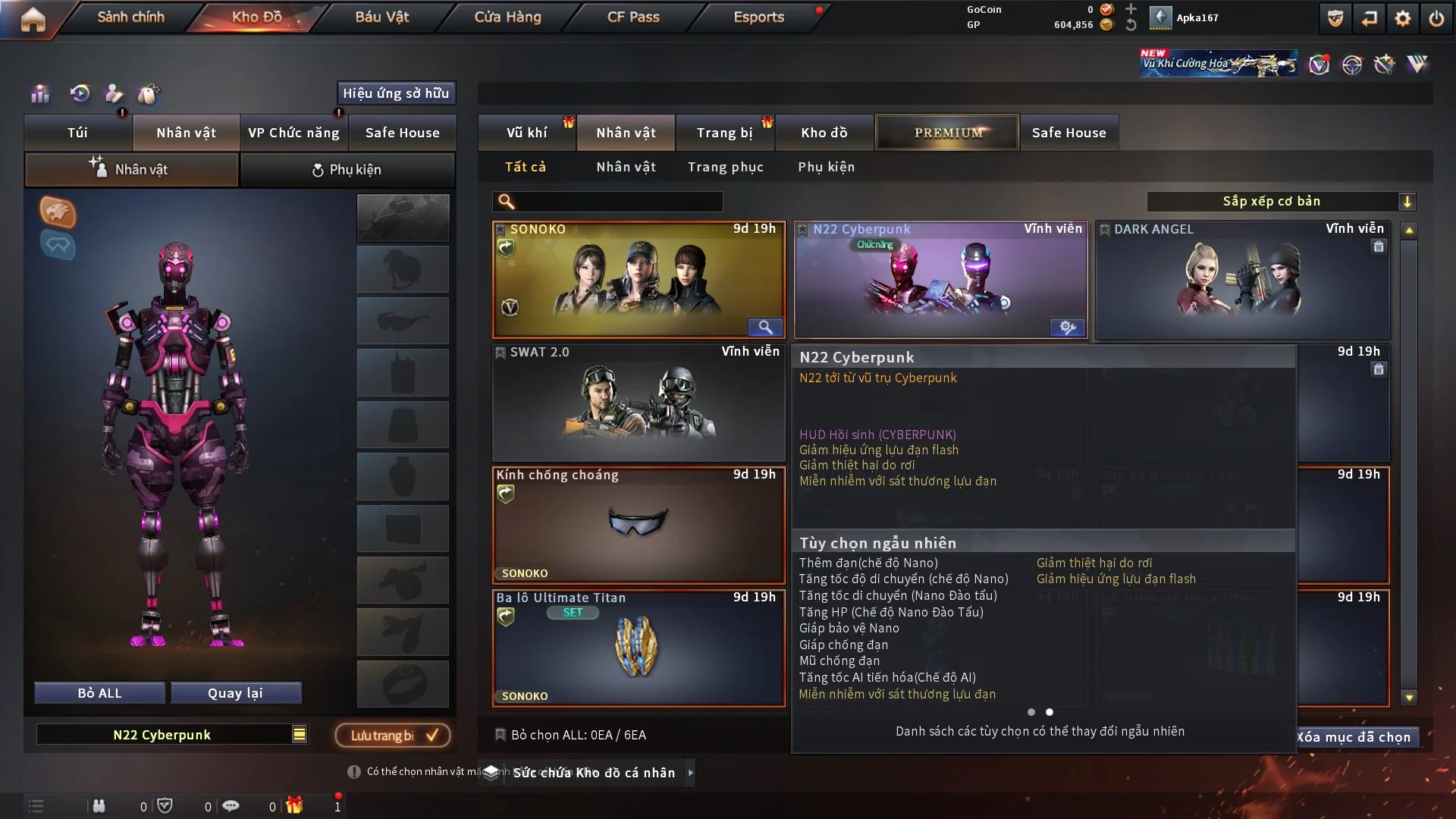Return to the home lobby icon
Screen dimensions: 1456x819
point(33,18)
